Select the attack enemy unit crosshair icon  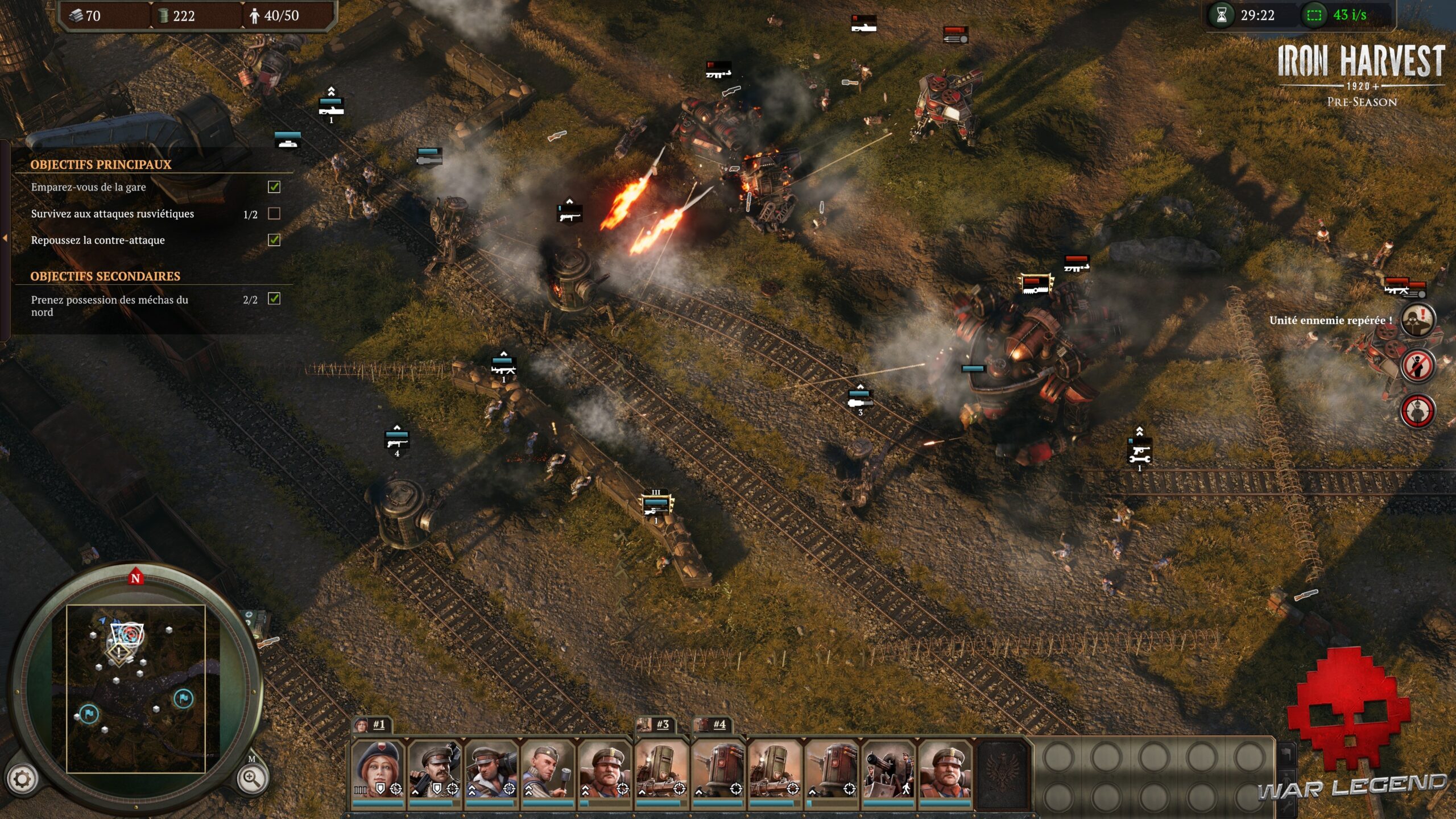[x=1418, y=411]
